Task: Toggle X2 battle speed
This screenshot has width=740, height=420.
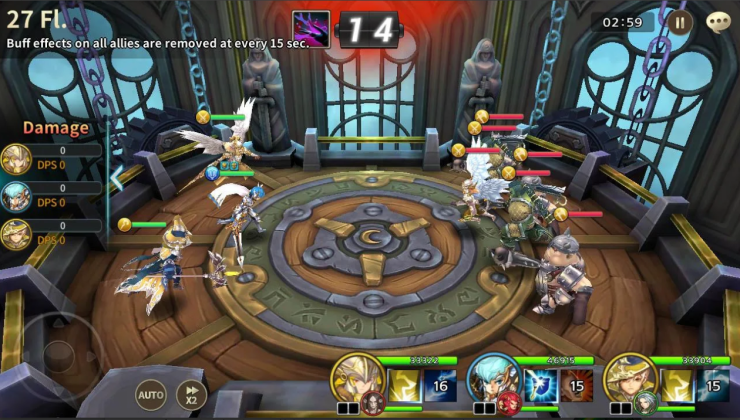Action: (x=191, y=394)
